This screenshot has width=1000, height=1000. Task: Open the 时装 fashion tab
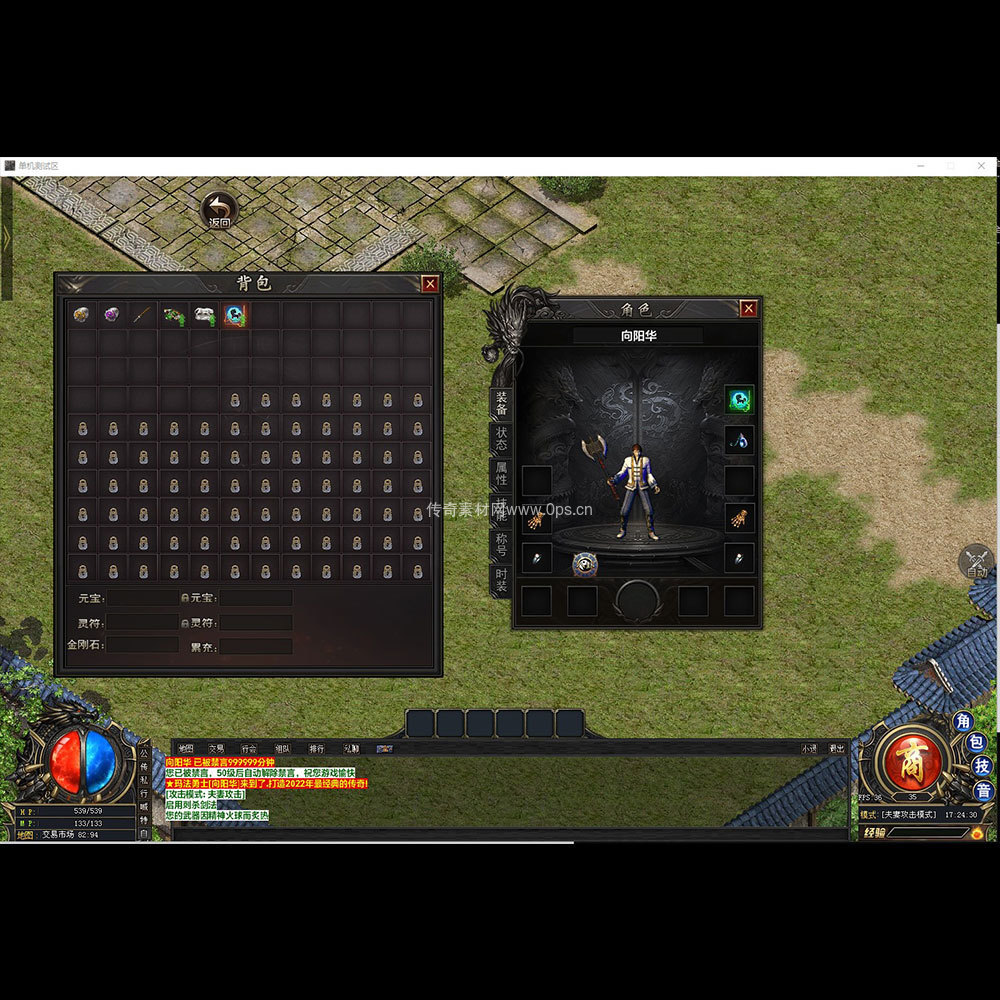[501, 578]
